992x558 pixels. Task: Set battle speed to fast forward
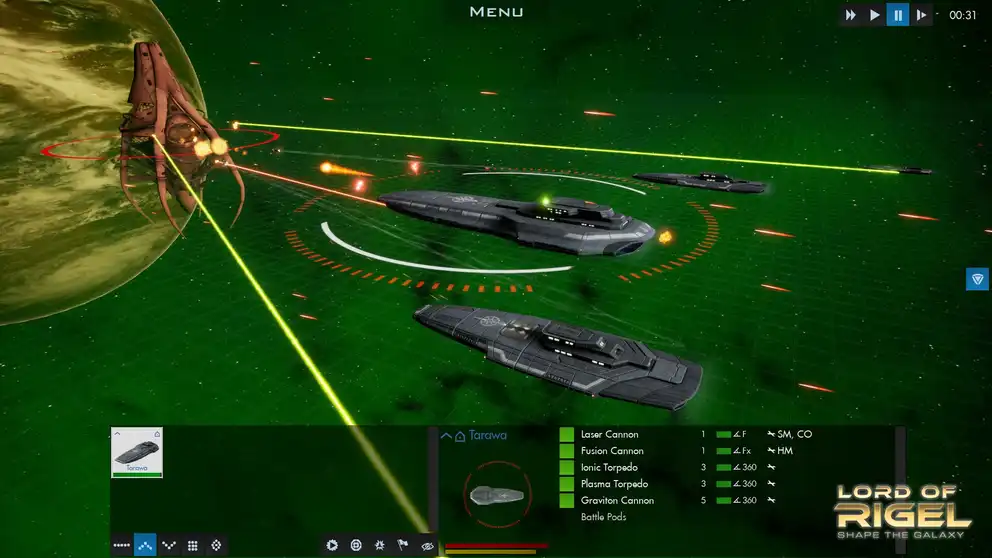coord(851,15)
